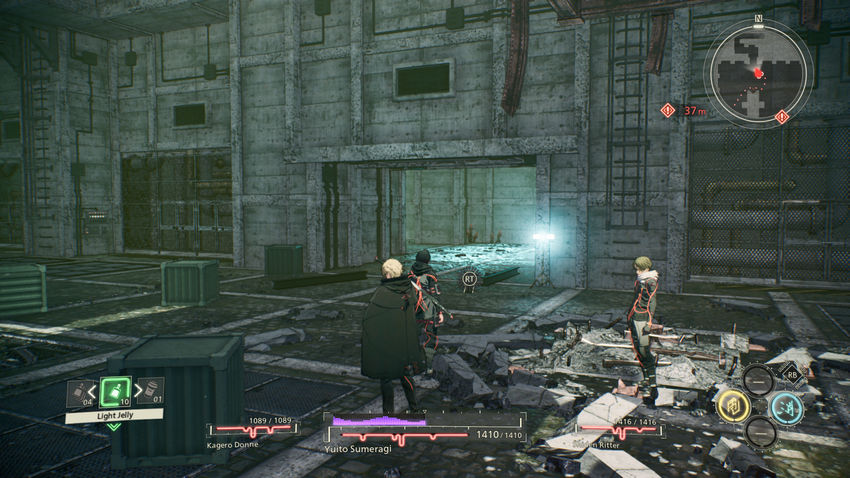Open the circular minimap
Screen dimensions: 850x478
[758, 71]
